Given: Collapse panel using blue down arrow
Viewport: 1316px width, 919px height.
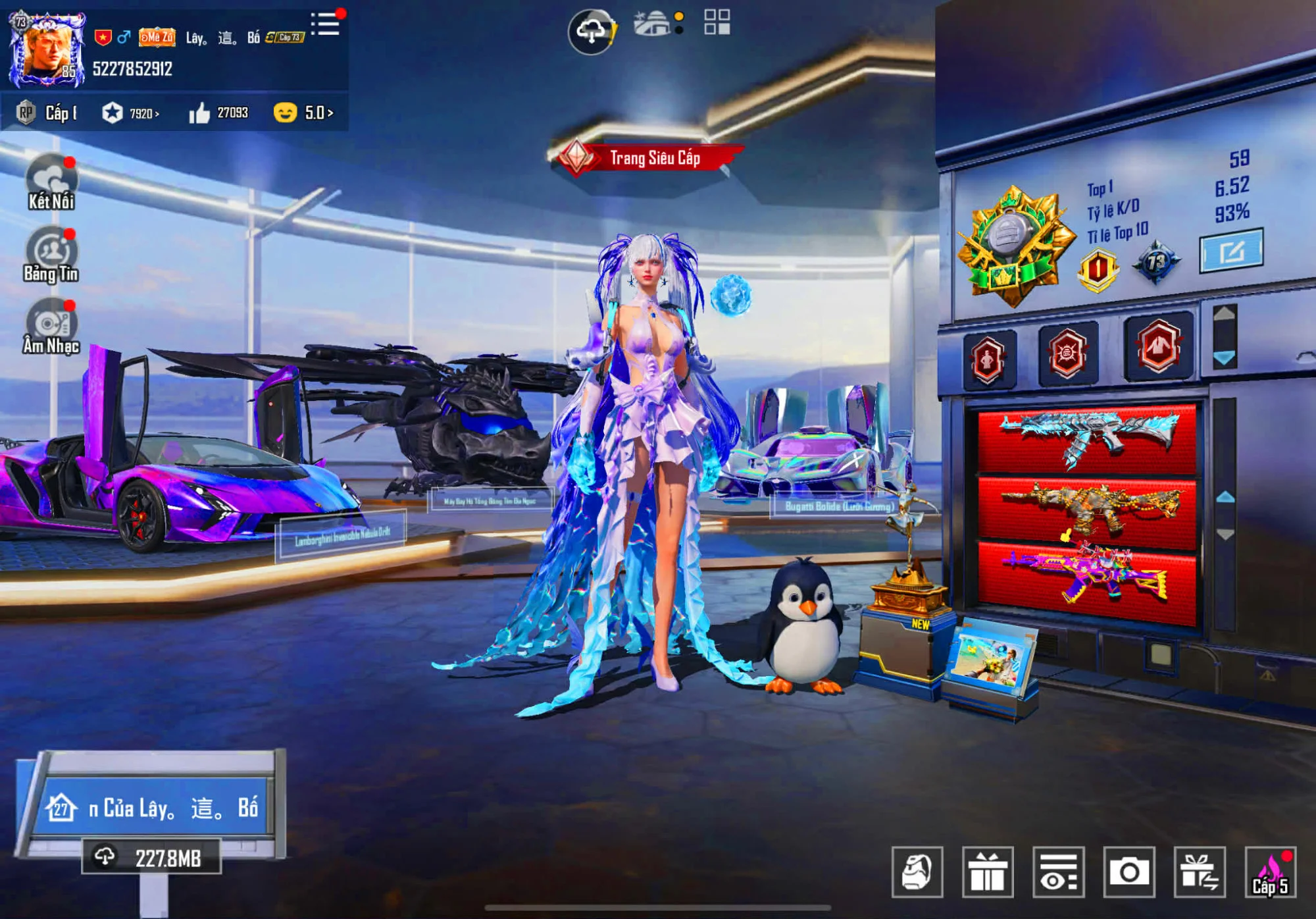Looking at the screenshot, I should (1225, 359).
